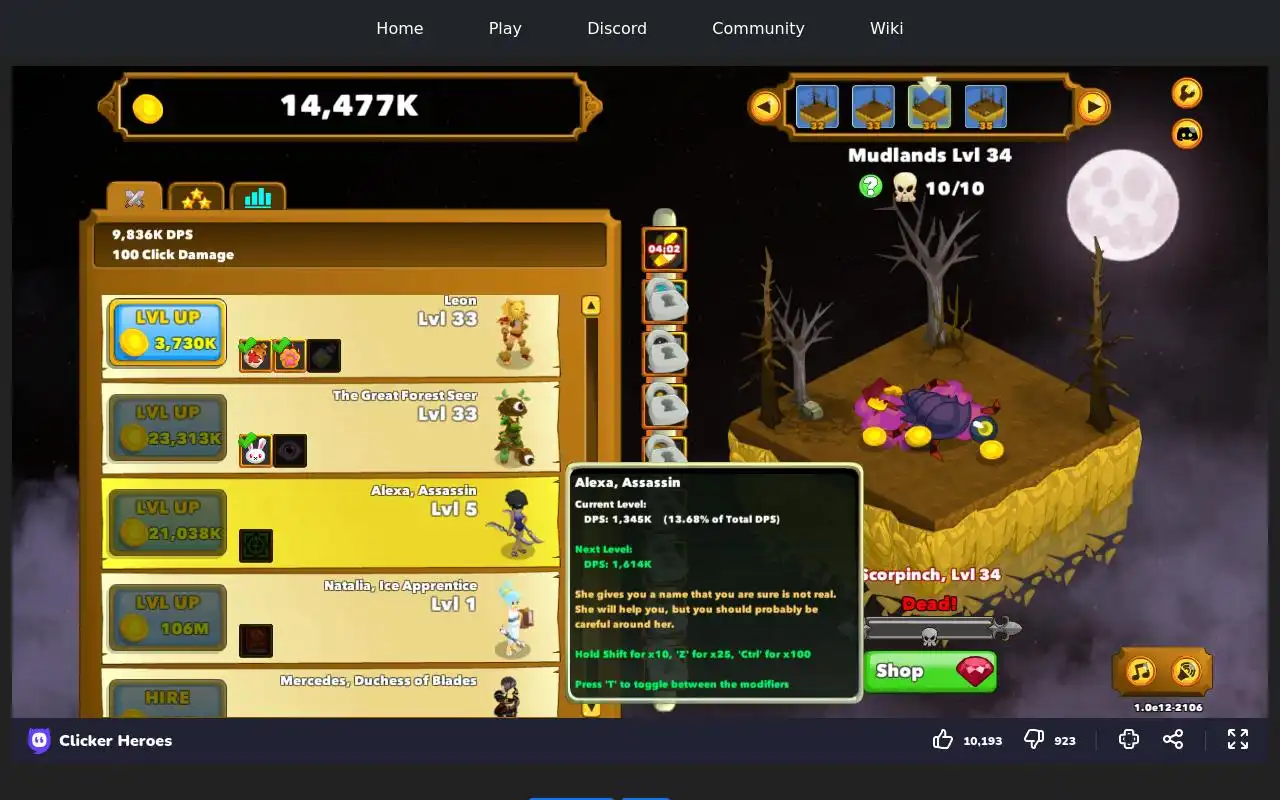Toggle the music note button
Screen dimensions: 1280x800
click(1140, 671)
